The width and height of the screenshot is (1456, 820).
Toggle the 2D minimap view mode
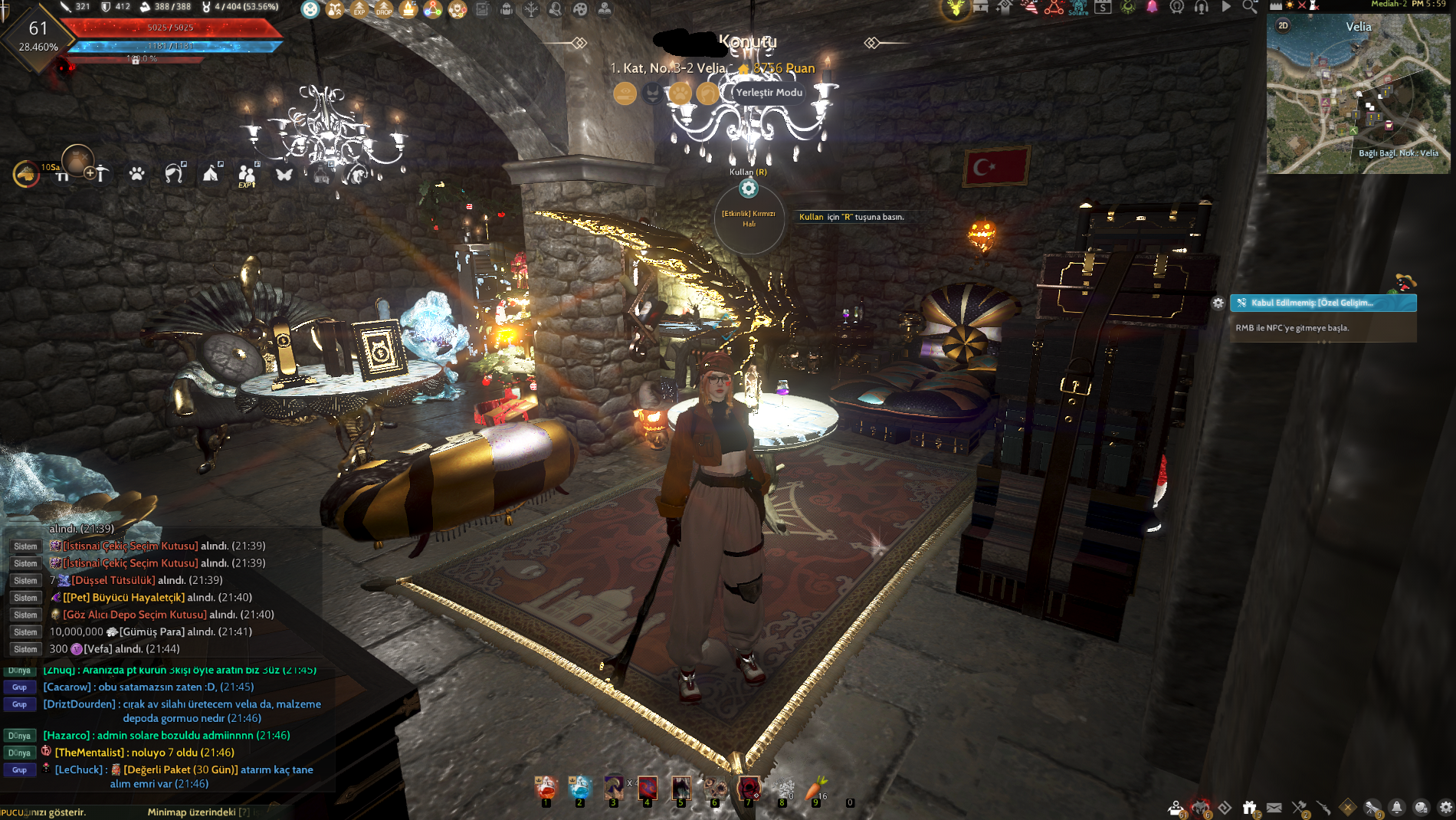tap(1284, 25)
